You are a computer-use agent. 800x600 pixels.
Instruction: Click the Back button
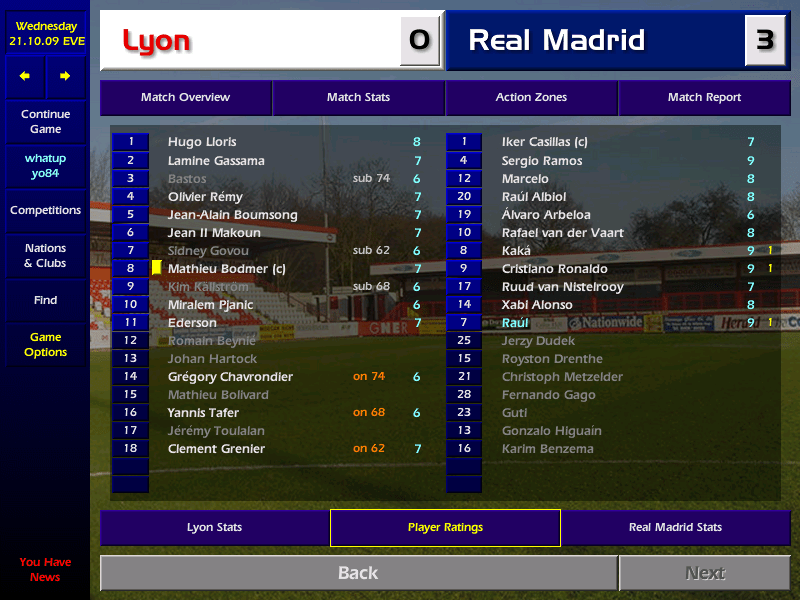coord(358,573)
